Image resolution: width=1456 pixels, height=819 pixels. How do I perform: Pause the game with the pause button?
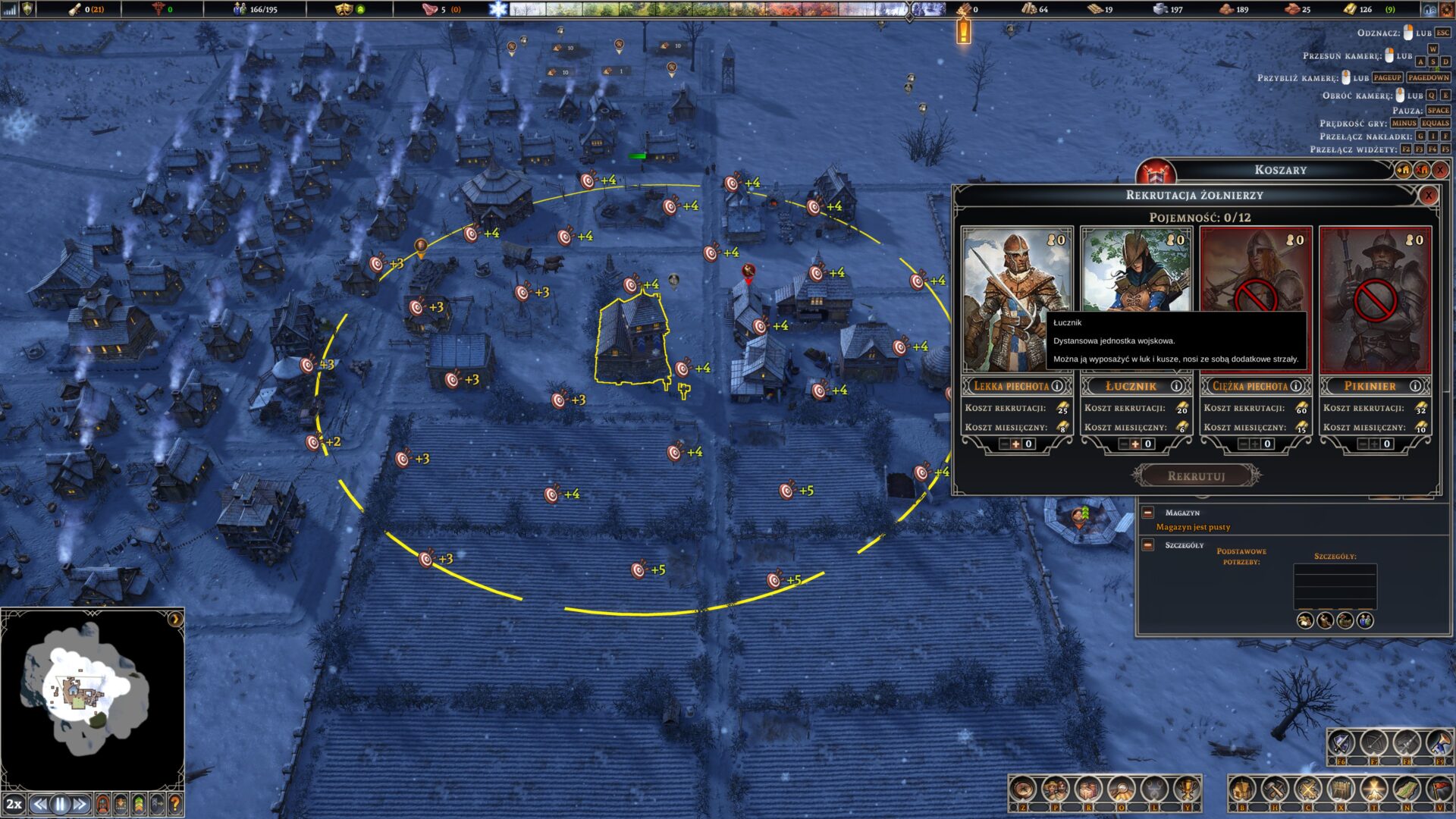(60, 804)
